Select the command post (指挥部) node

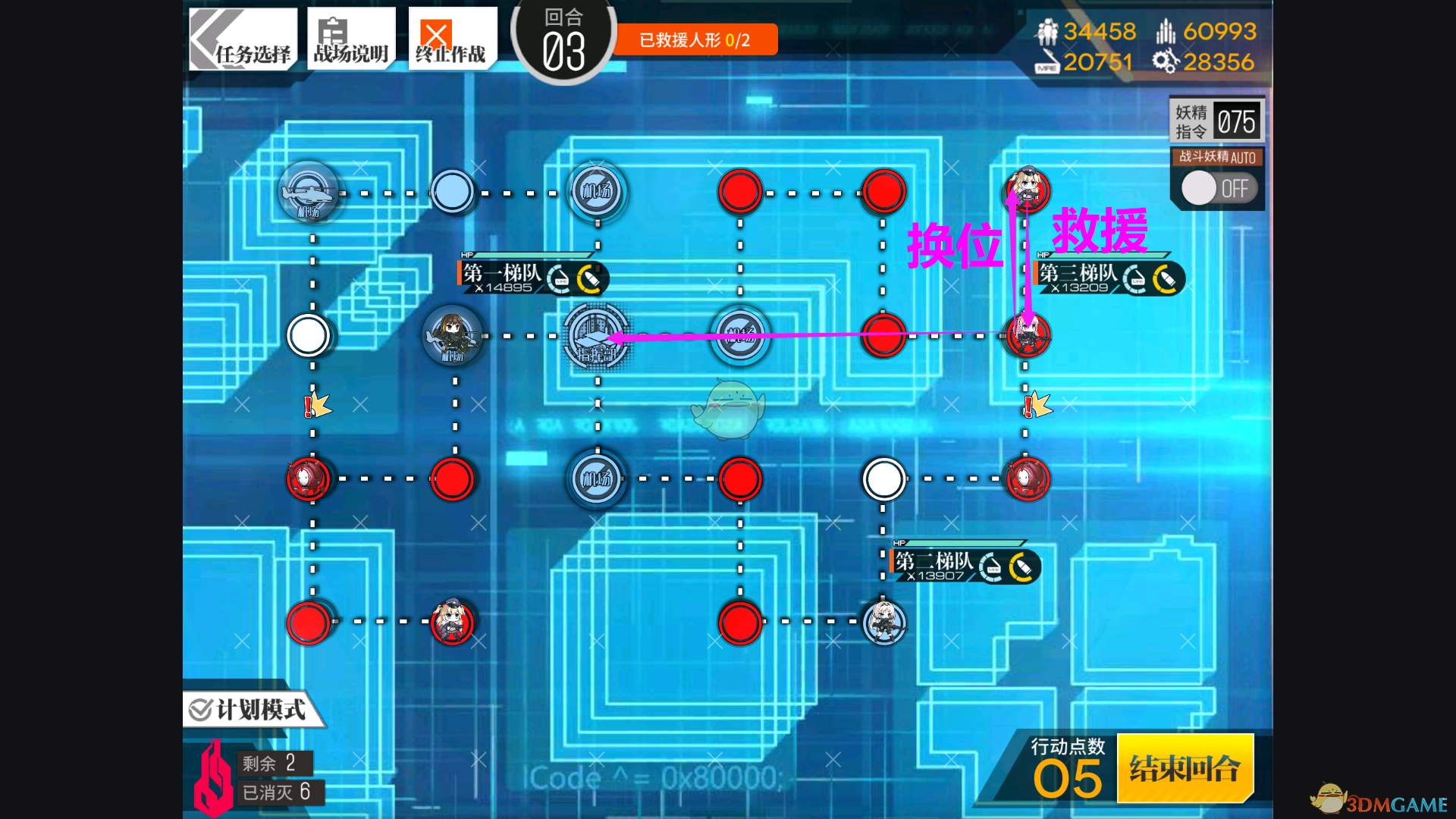(597, 336)
